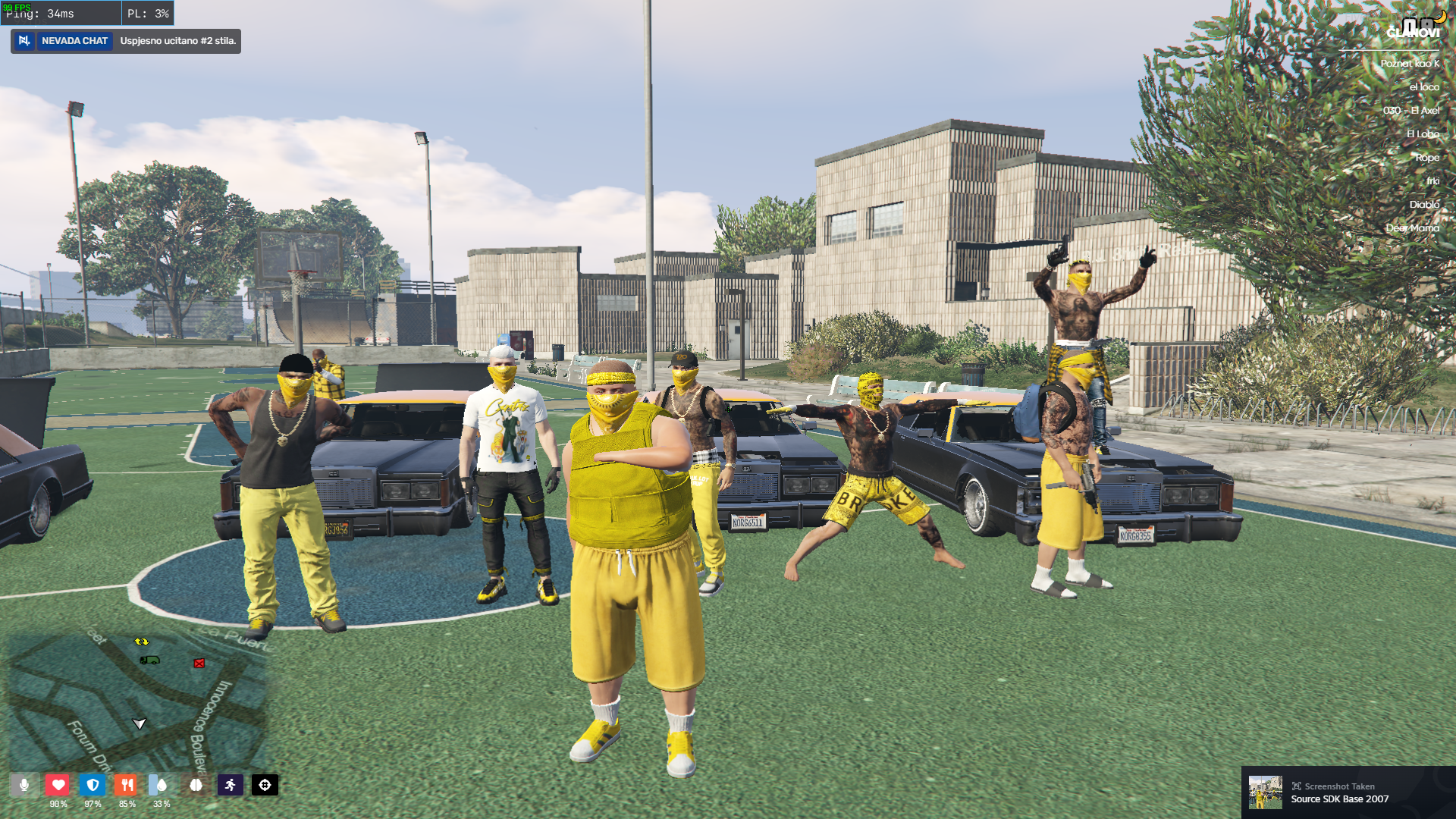
Task: Click the water drop thirst icon
Action: pyautogui.click(x=162, y=785)
